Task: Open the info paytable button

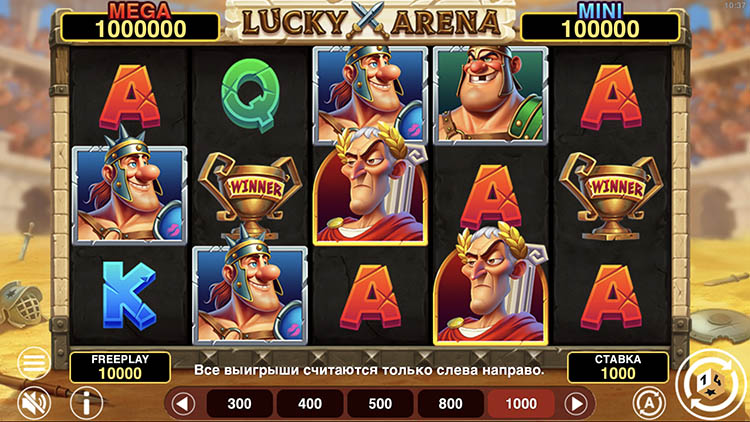Action: (87, 402)
